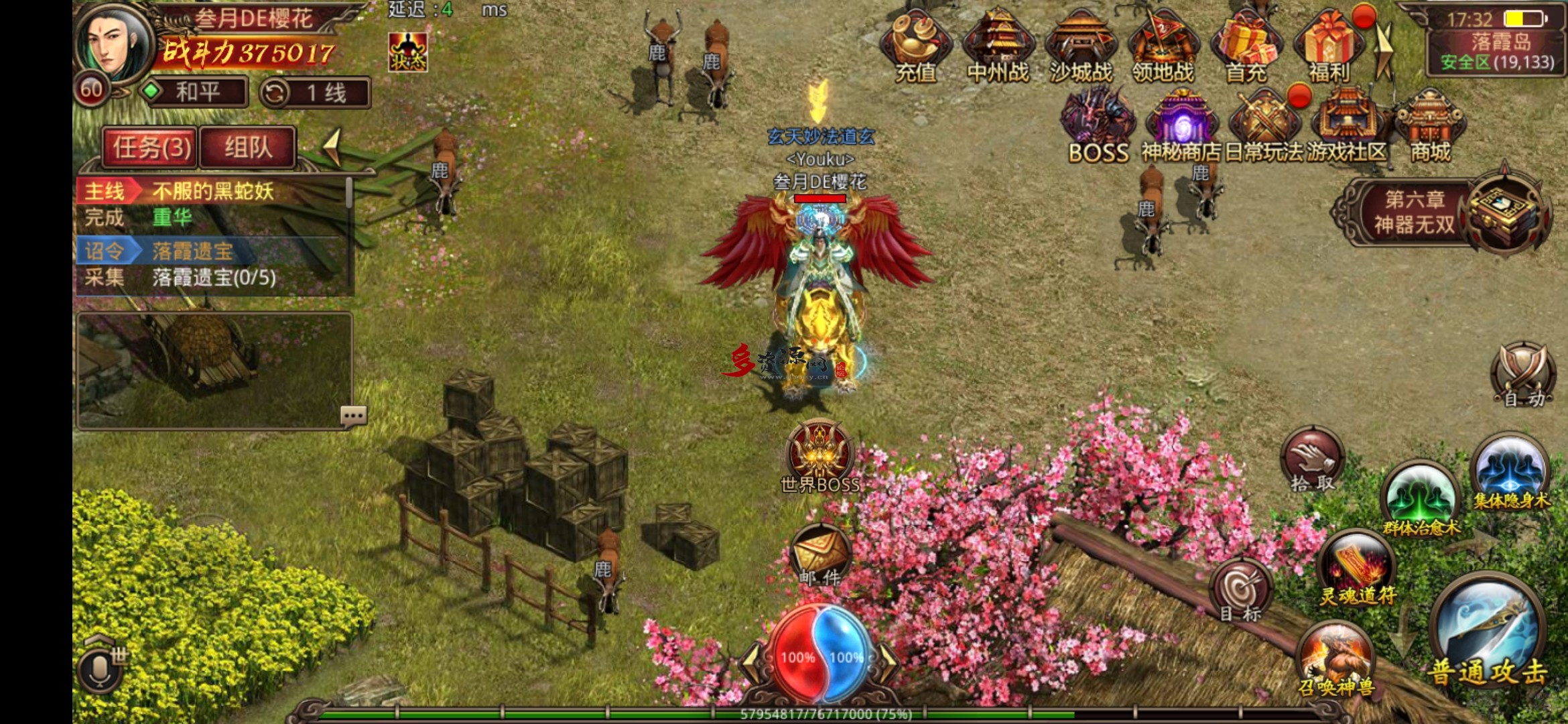Switch to the 组队 team tab
Image resolution: width=1568 pixels, height=724 pixels.
[248, 147]
